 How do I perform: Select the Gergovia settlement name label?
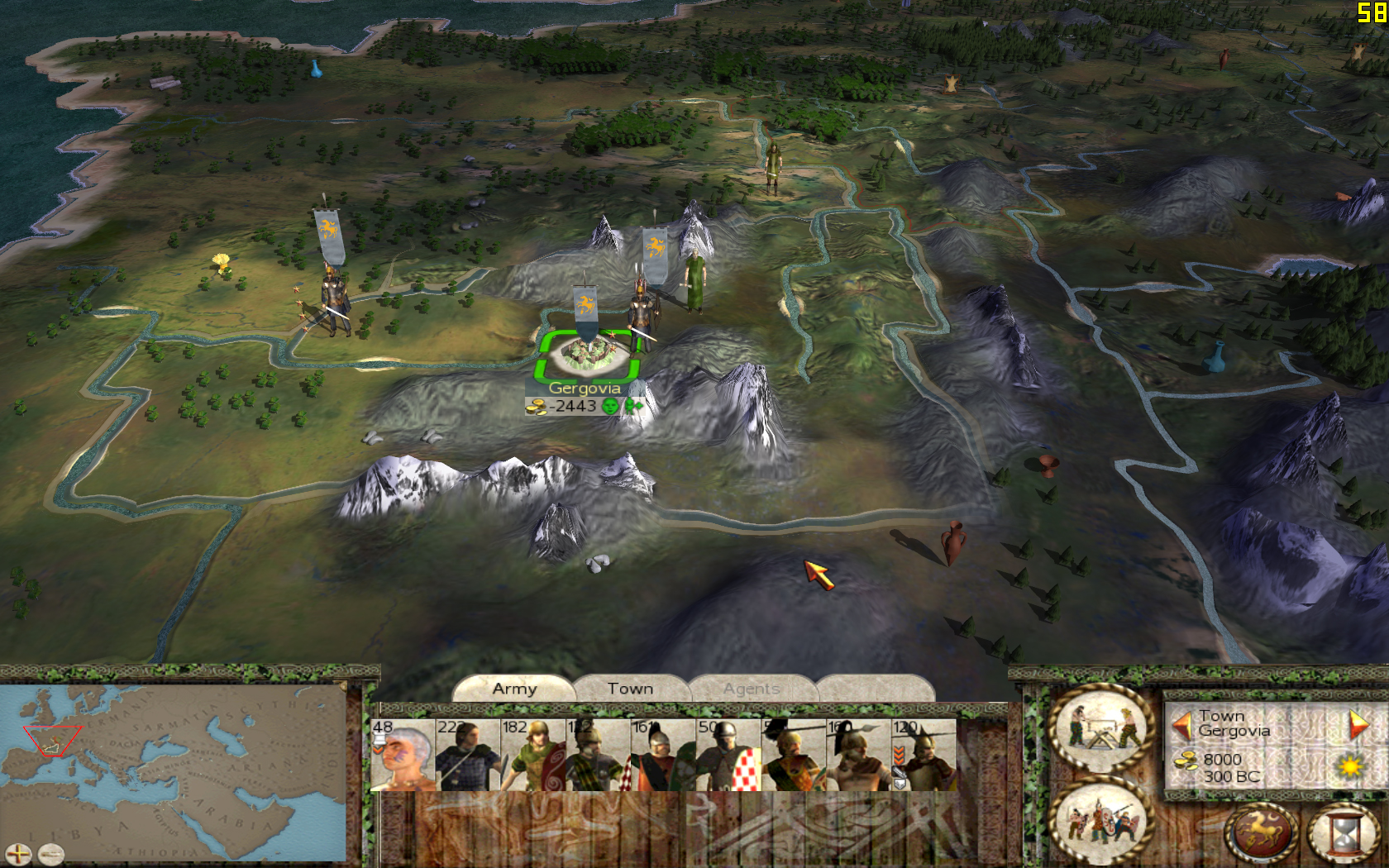[x=584, y=388]
